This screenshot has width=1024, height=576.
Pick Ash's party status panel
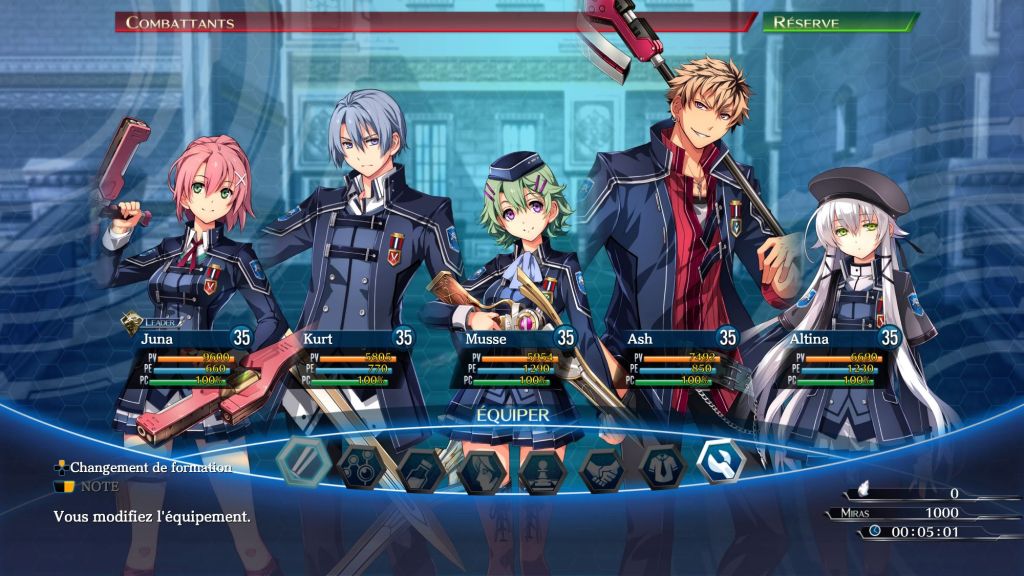point(676,360)
